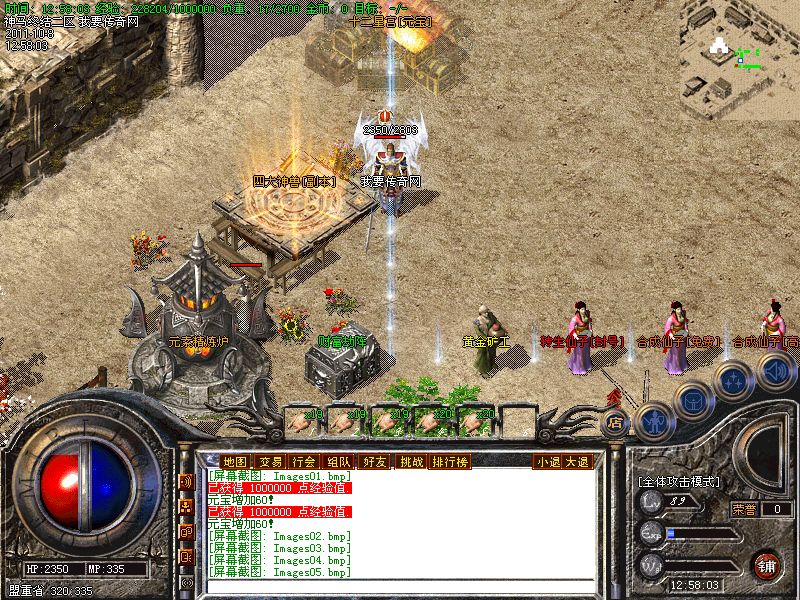Open the sparkle skills icon
This screenshot has height=600, width=800.
732,381
